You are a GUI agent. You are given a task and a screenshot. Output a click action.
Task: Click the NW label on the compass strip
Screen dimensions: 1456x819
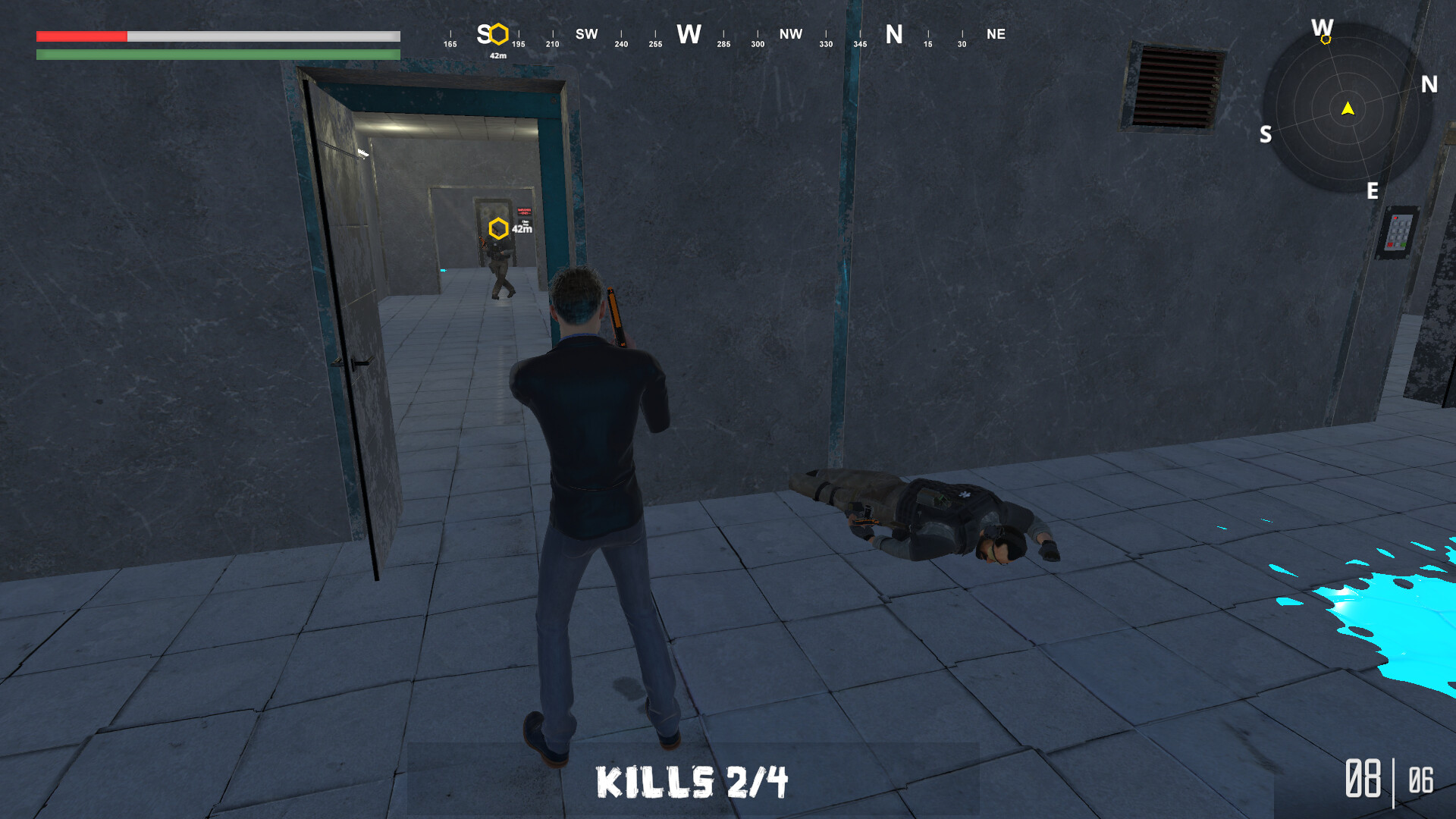791,34
